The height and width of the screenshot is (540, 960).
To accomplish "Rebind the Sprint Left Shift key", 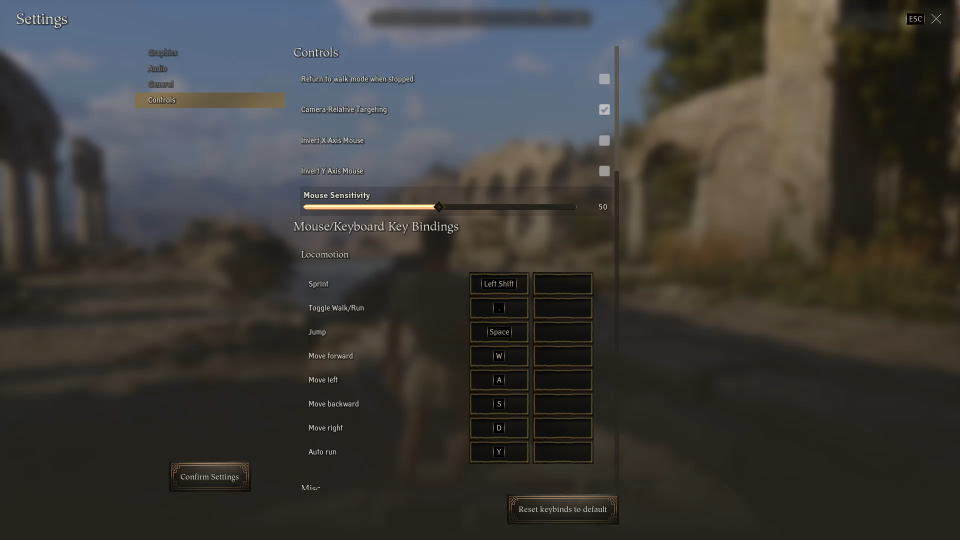I will [499, 284].
